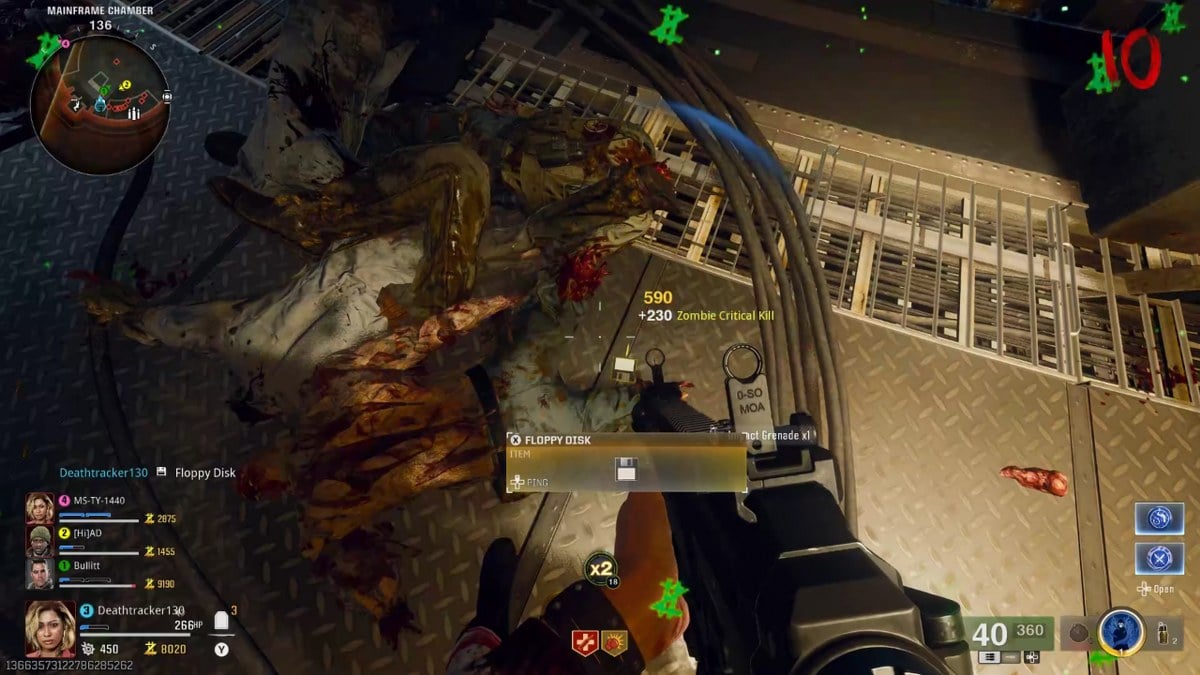Select the lethal grenade slot
Image resolution: width=1200 pixels, height=675 pixels.
(1079, 632)
